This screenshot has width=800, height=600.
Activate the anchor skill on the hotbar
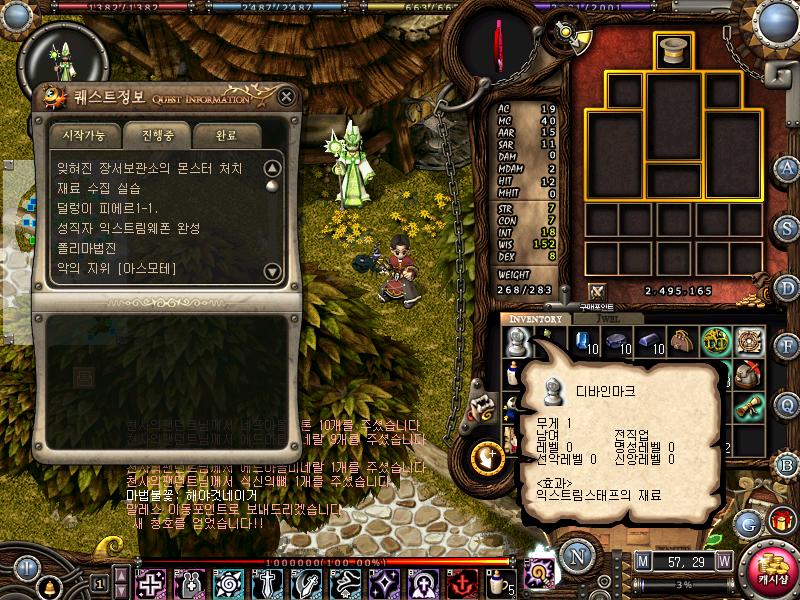pos(463,582)
